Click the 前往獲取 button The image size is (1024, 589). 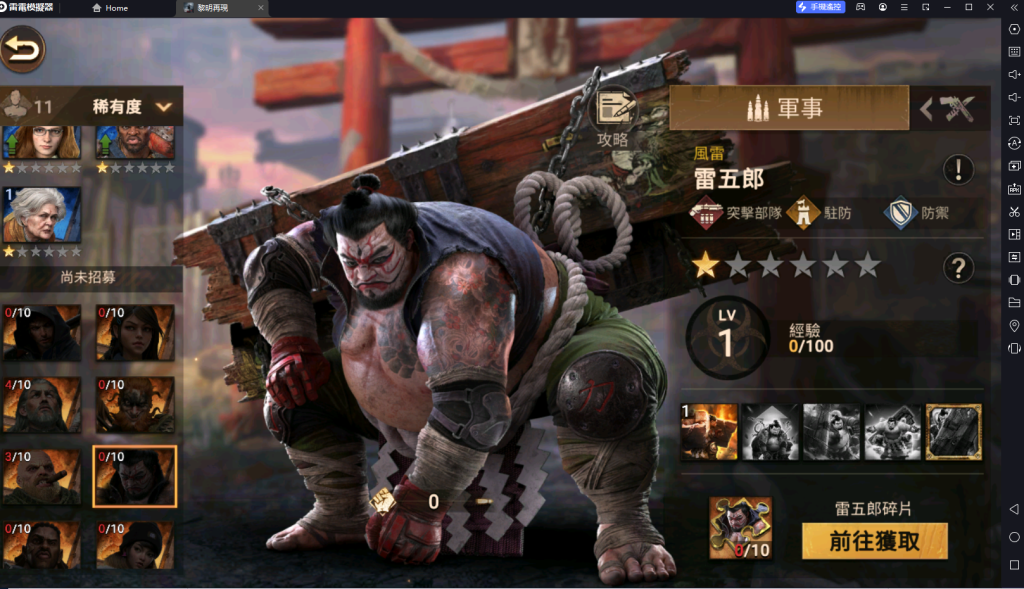[874, 541]
